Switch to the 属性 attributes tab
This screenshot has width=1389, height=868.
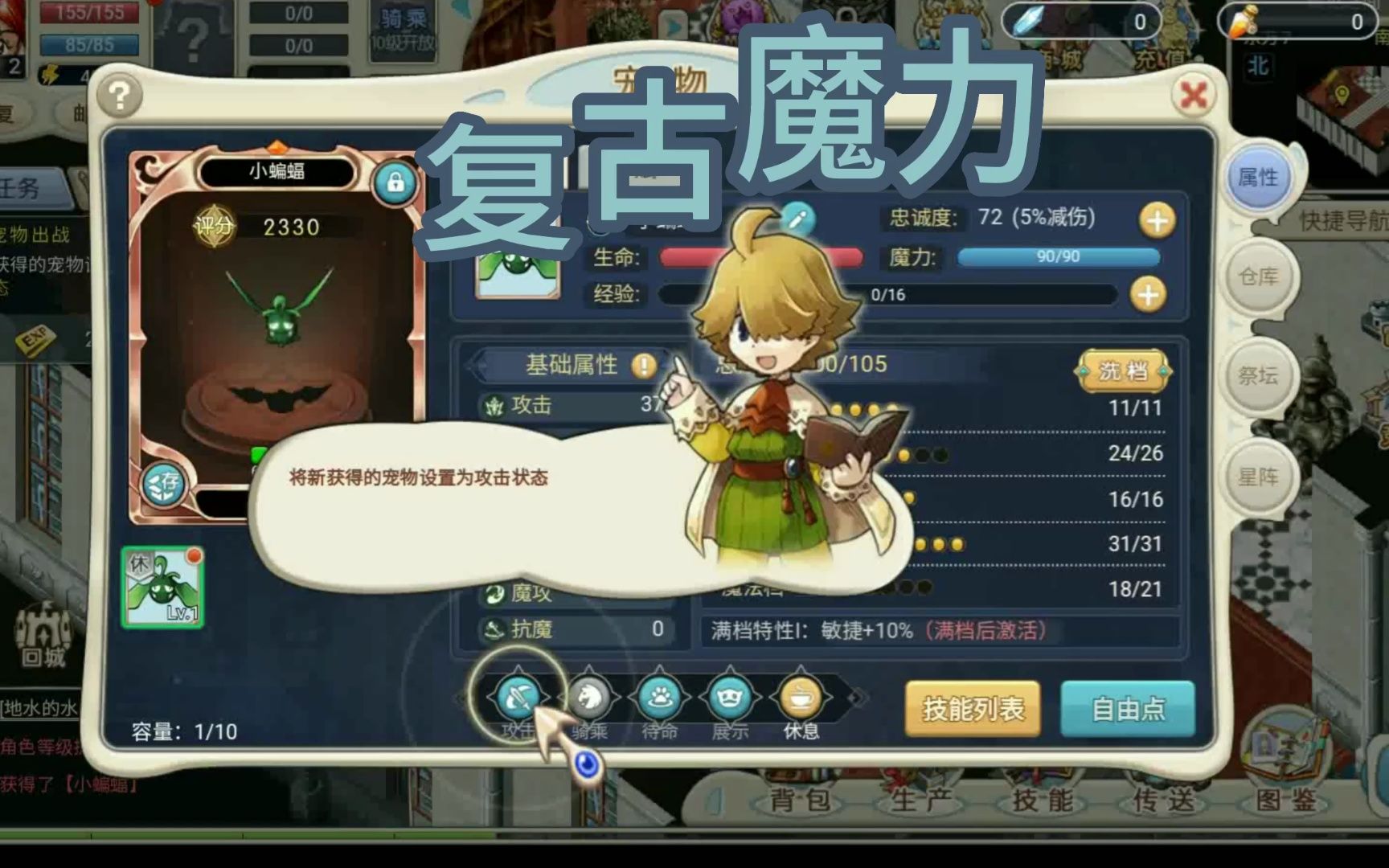(x=1258, y=178)
